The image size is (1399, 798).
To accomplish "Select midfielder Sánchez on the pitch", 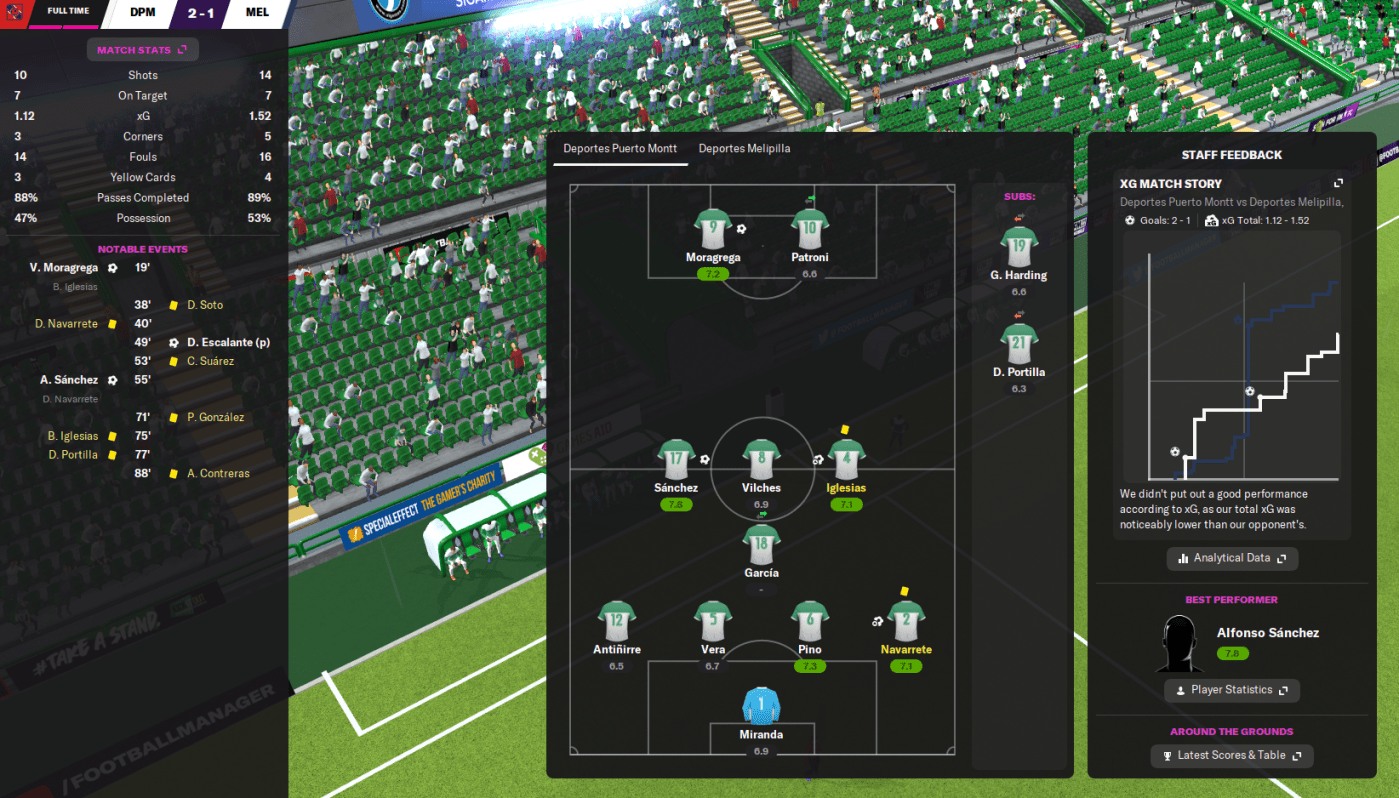I will point(676,460).
